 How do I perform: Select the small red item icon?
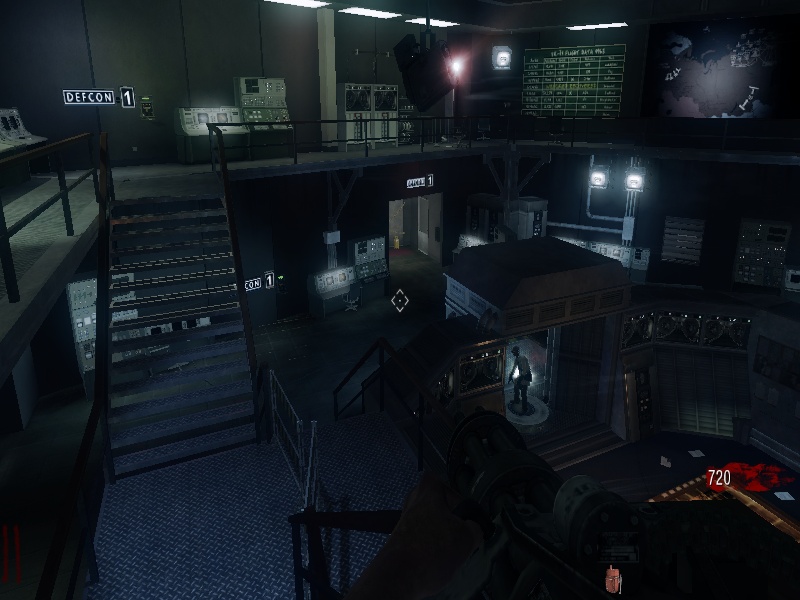612,578
